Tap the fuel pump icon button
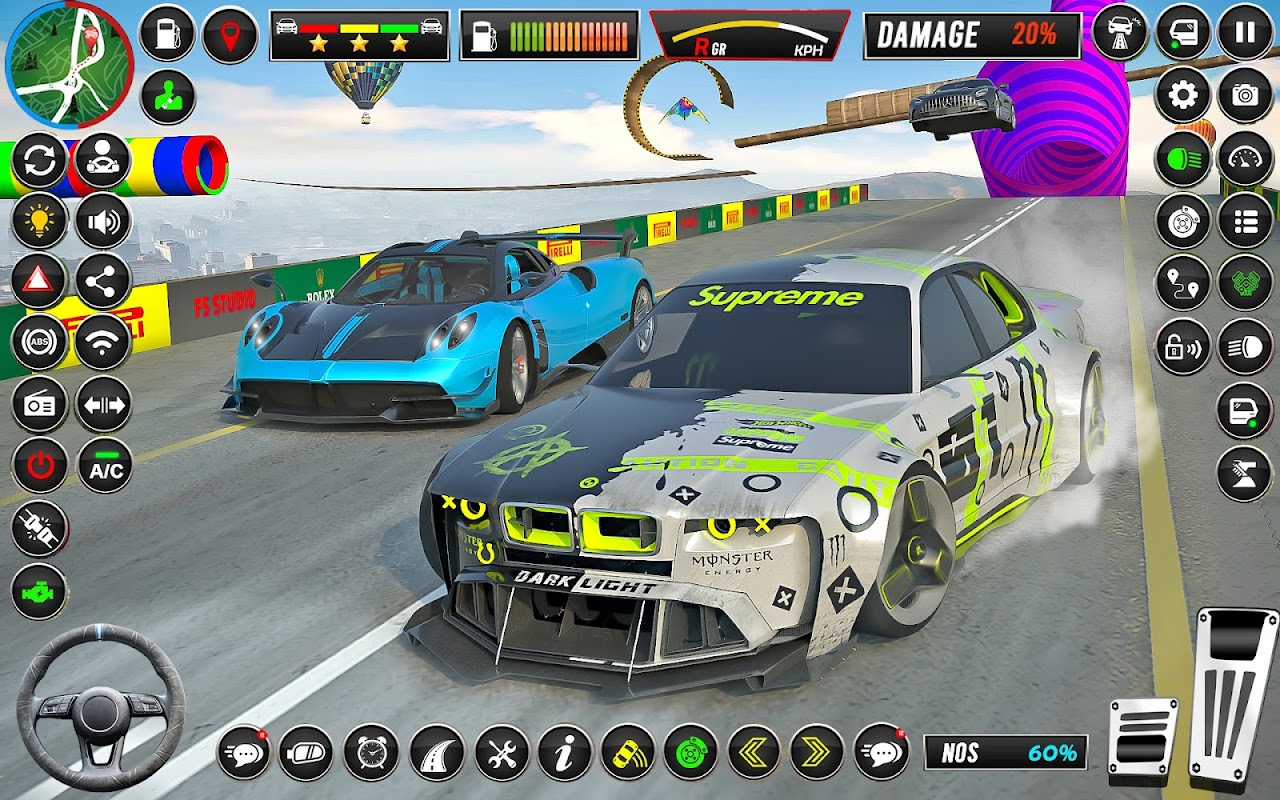This screenshot has height=800, width=1280. pyautogui.click(x=167, y=33)
